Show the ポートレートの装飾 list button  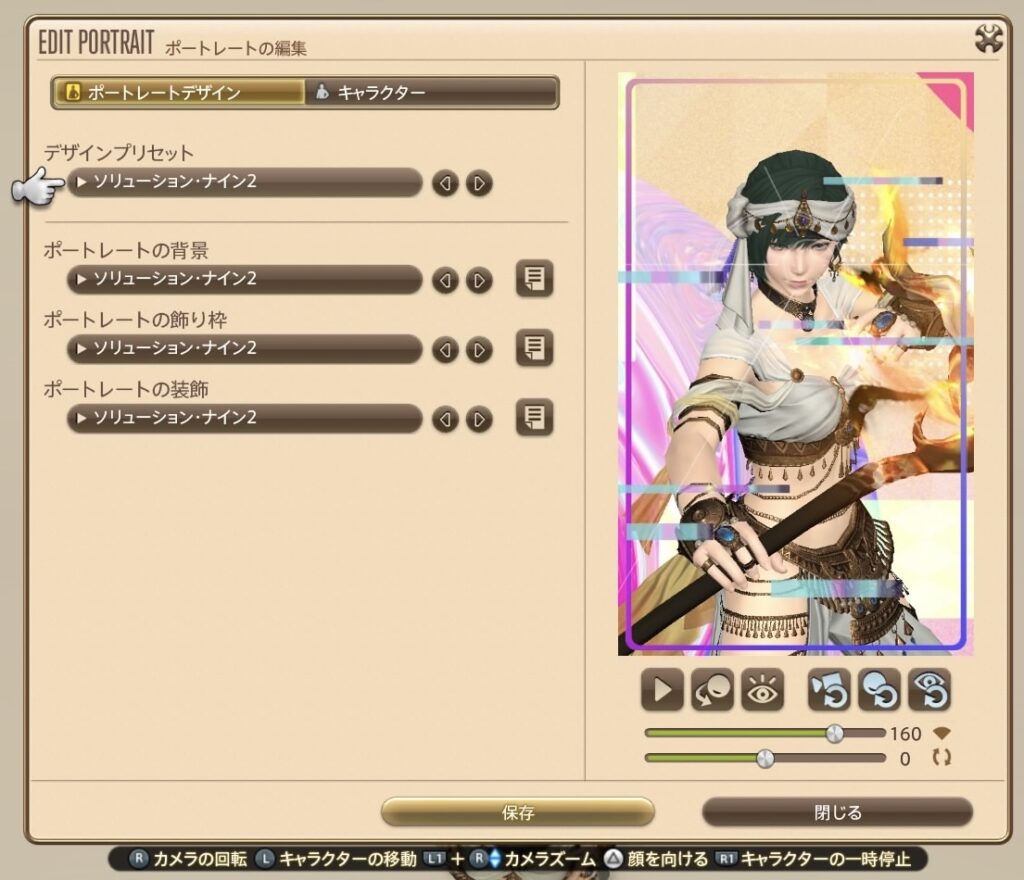pos(535,417)
